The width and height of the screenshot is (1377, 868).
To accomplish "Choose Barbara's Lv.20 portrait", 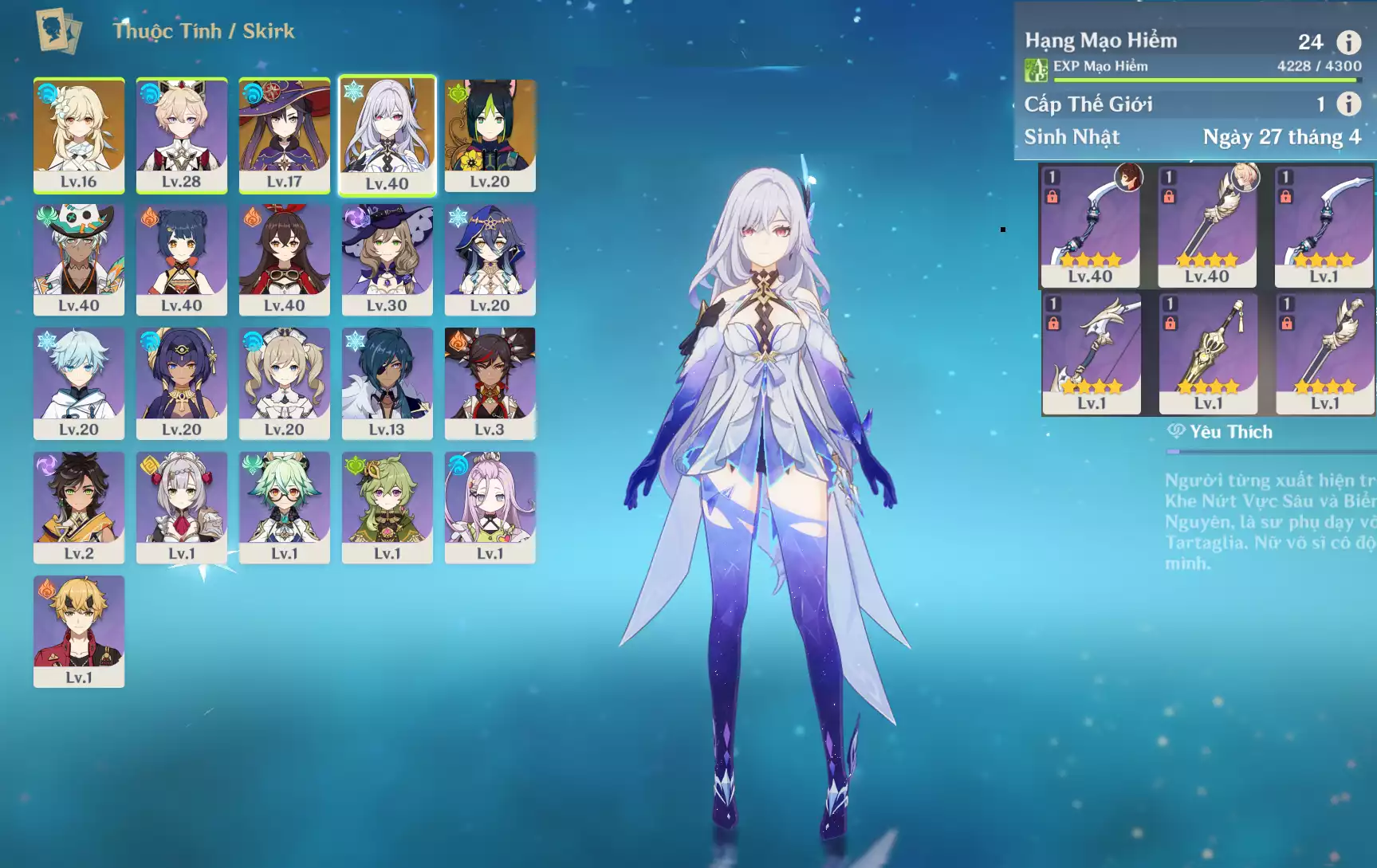I will click(284, 383).
